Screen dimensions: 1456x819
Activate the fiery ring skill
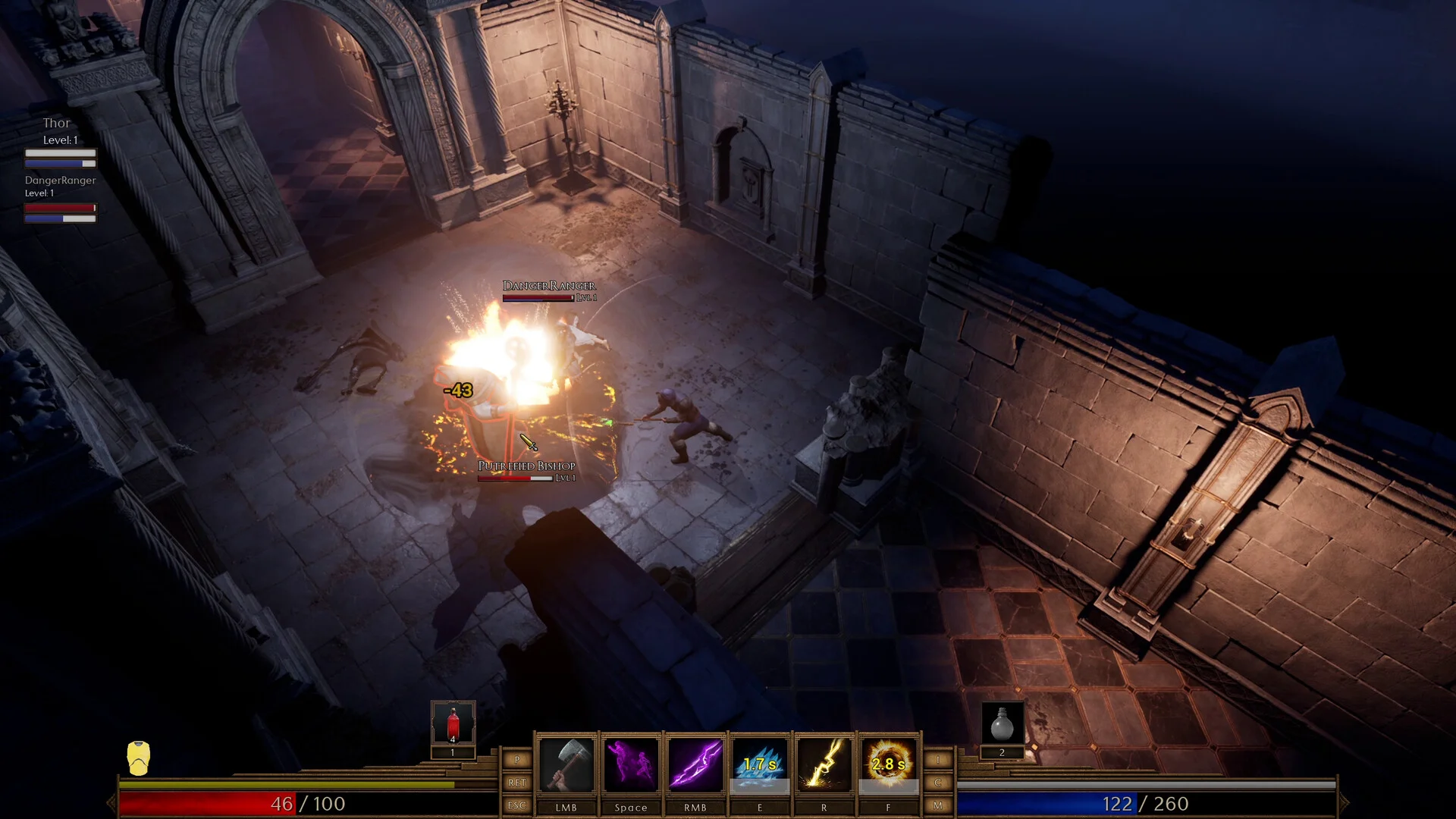[x=888, y=765]
